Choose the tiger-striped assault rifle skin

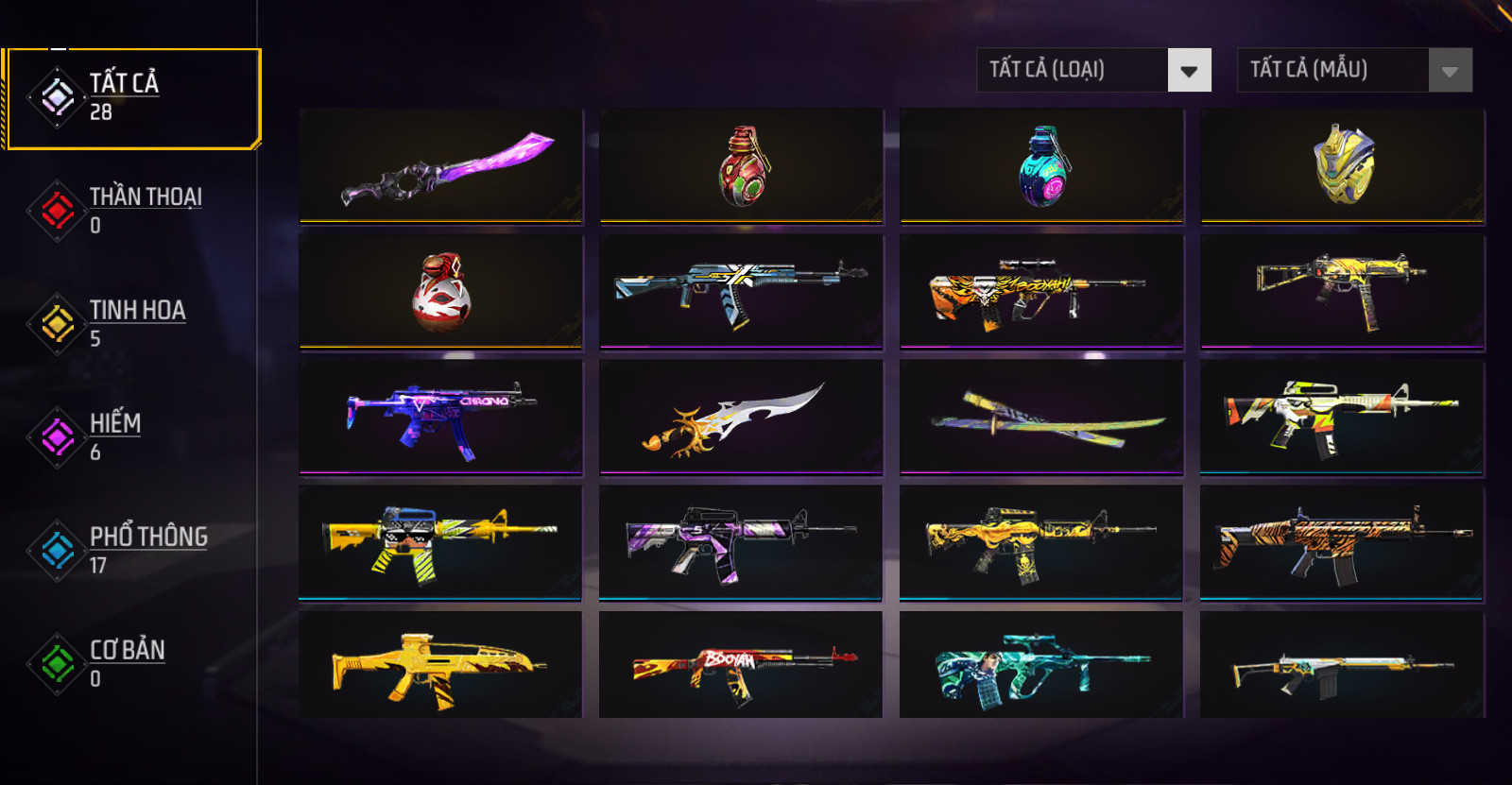[1343, 543]
